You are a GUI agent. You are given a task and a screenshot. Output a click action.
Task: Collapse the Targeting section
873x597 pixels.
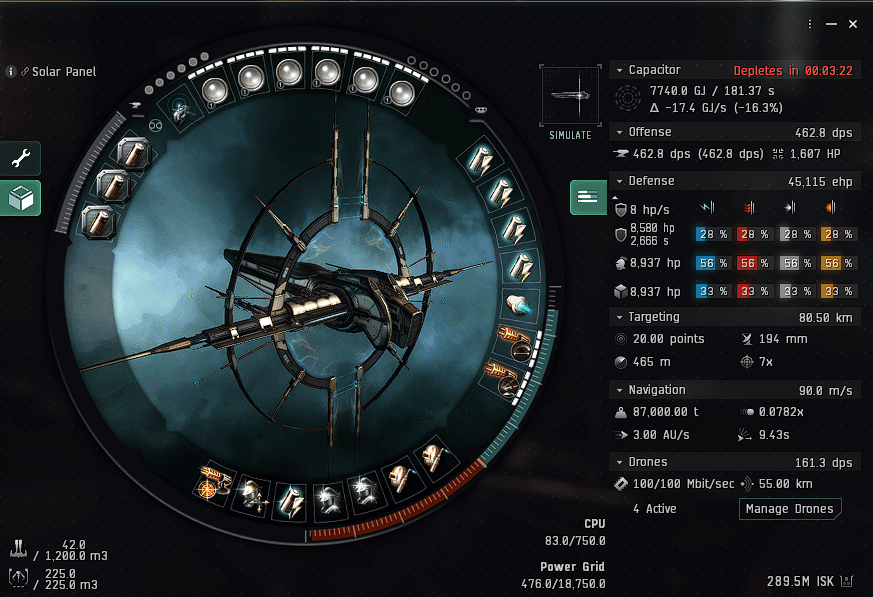(x=618, y=317)
